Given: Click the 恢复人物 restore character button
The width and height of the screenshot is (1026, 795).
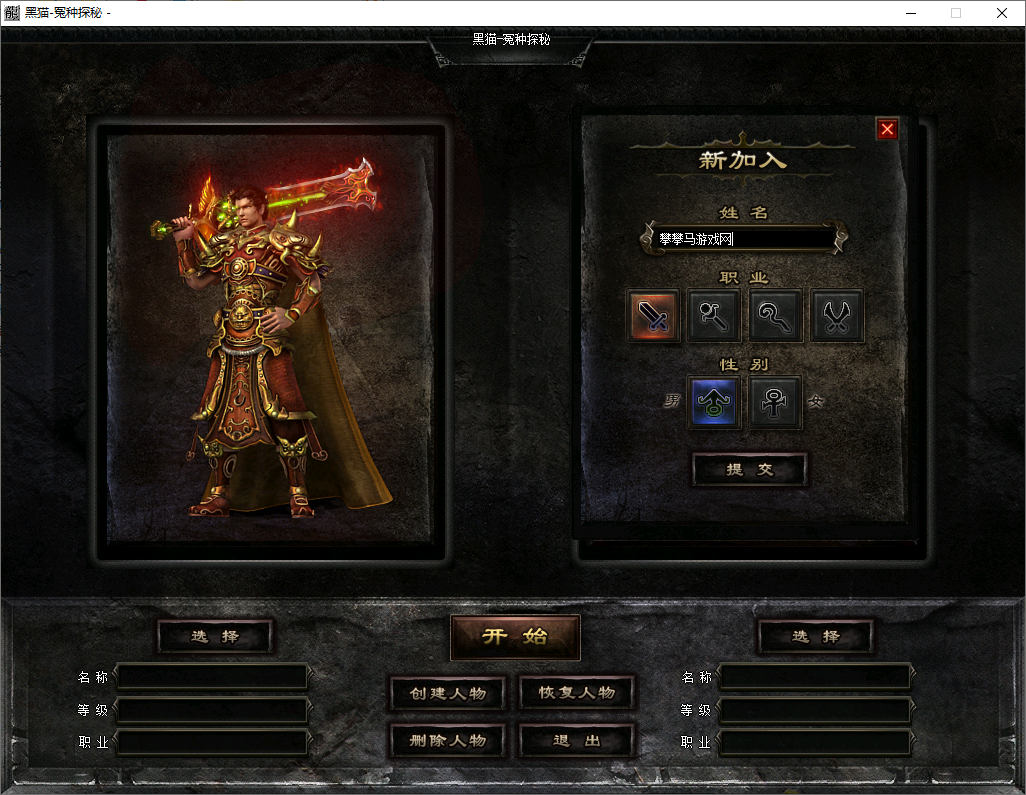Looking at the screenshot, I should [x=576, y=693].
